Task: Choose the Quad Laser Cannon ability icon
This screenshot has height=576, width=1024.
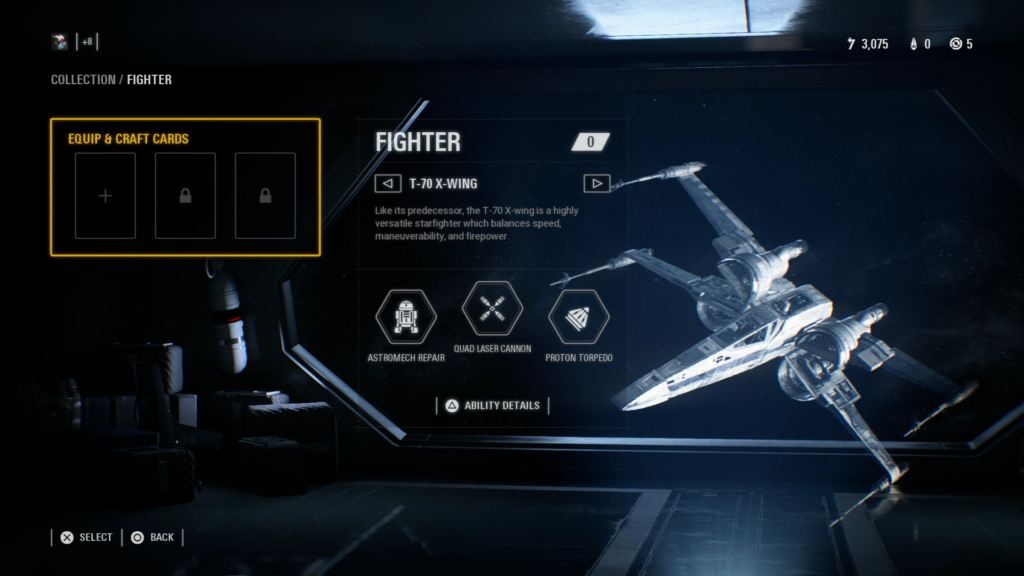Action: pos(492,309)
